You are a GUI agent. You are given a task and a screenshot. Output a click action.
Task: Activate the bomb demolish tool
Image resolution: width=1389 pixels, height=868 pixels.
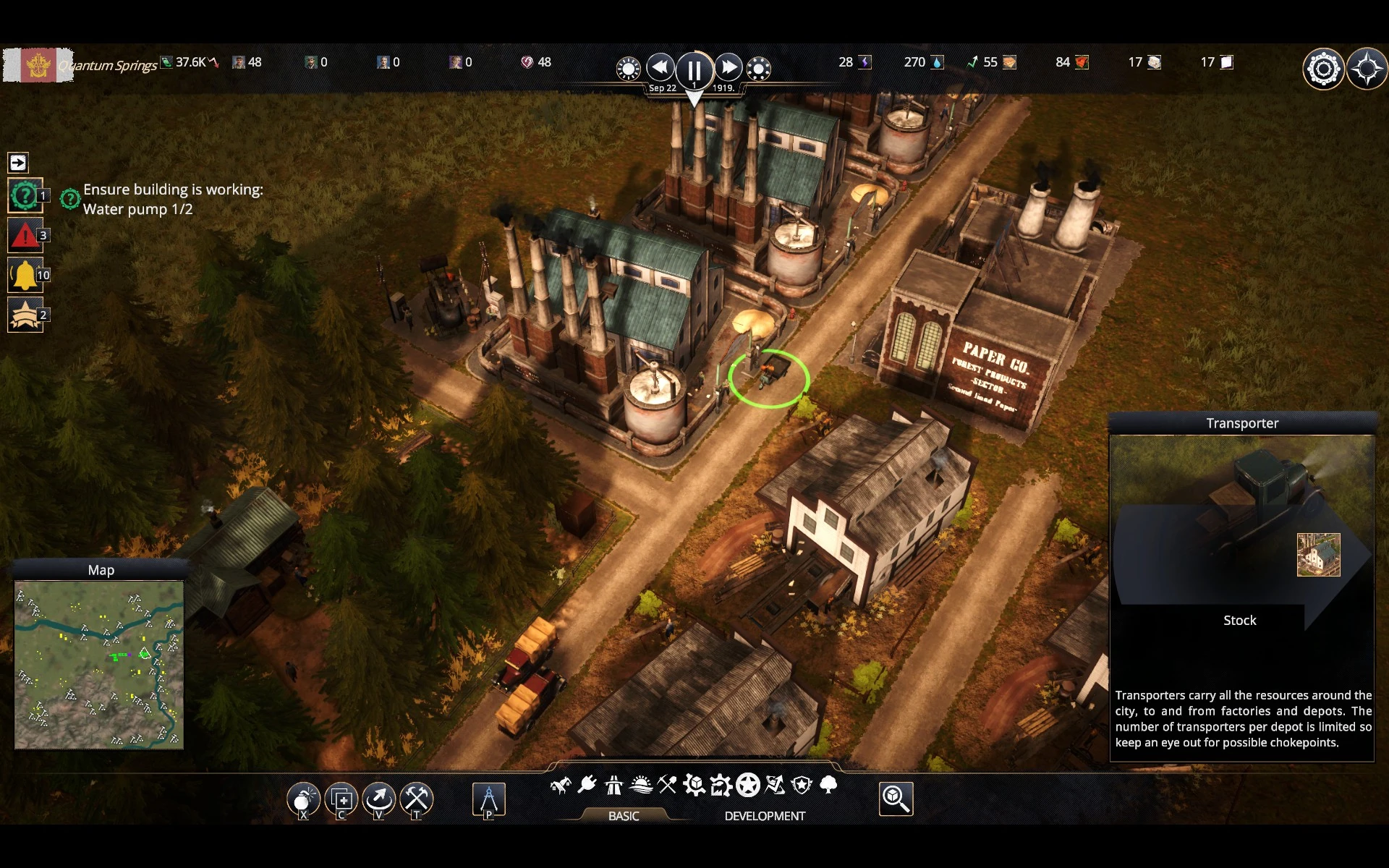tap(303, 799)
